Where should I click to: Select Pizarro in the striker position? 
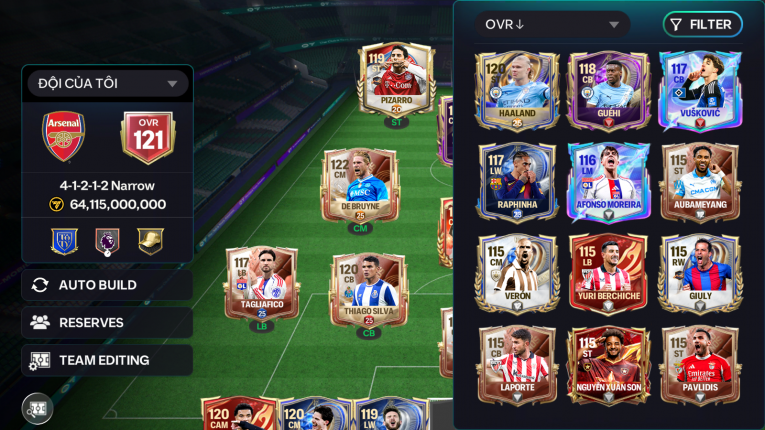pyautogui.click(x=396, y=81)
